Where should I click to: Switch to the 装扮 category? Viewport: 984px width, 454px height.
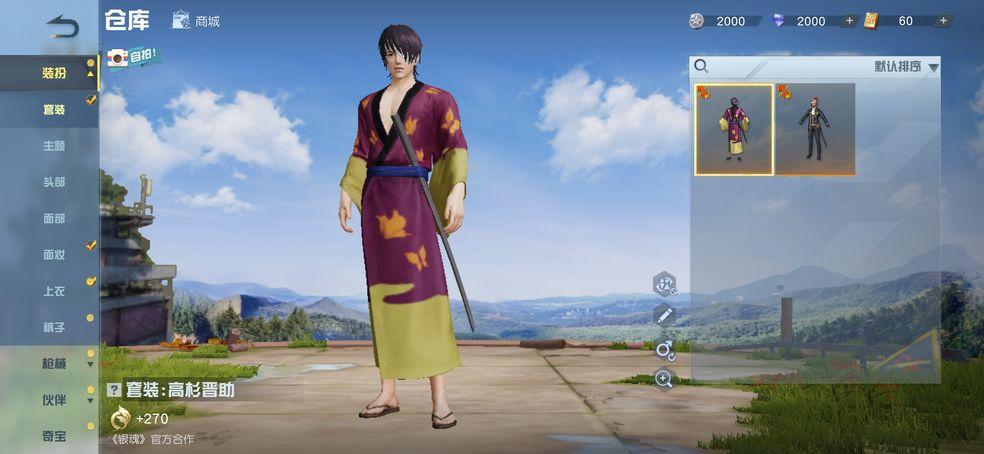coord(53,73)
